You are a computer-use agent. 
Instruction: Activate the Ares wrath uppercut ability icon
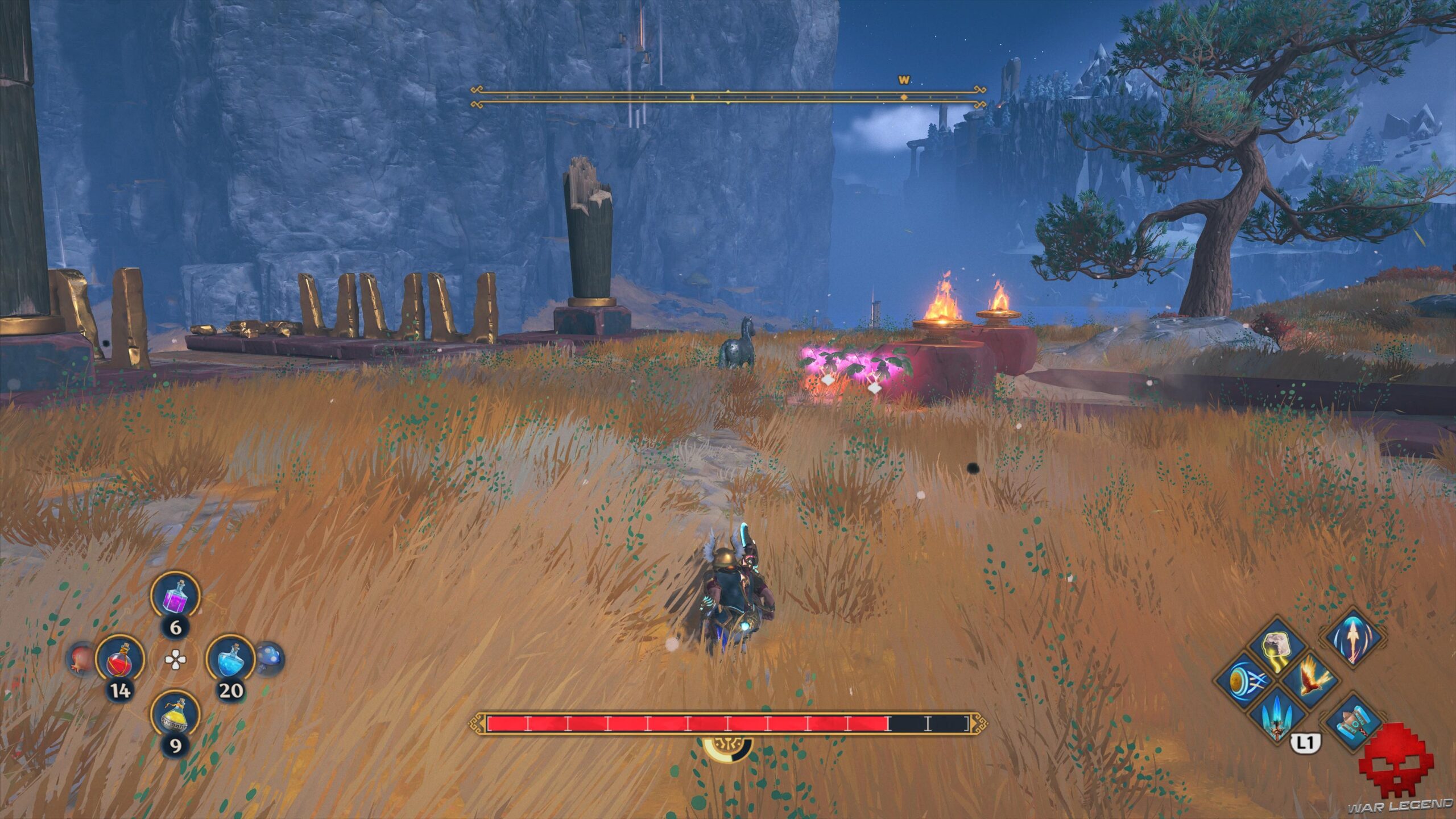pyautogui.click(x=1352, y=639)
